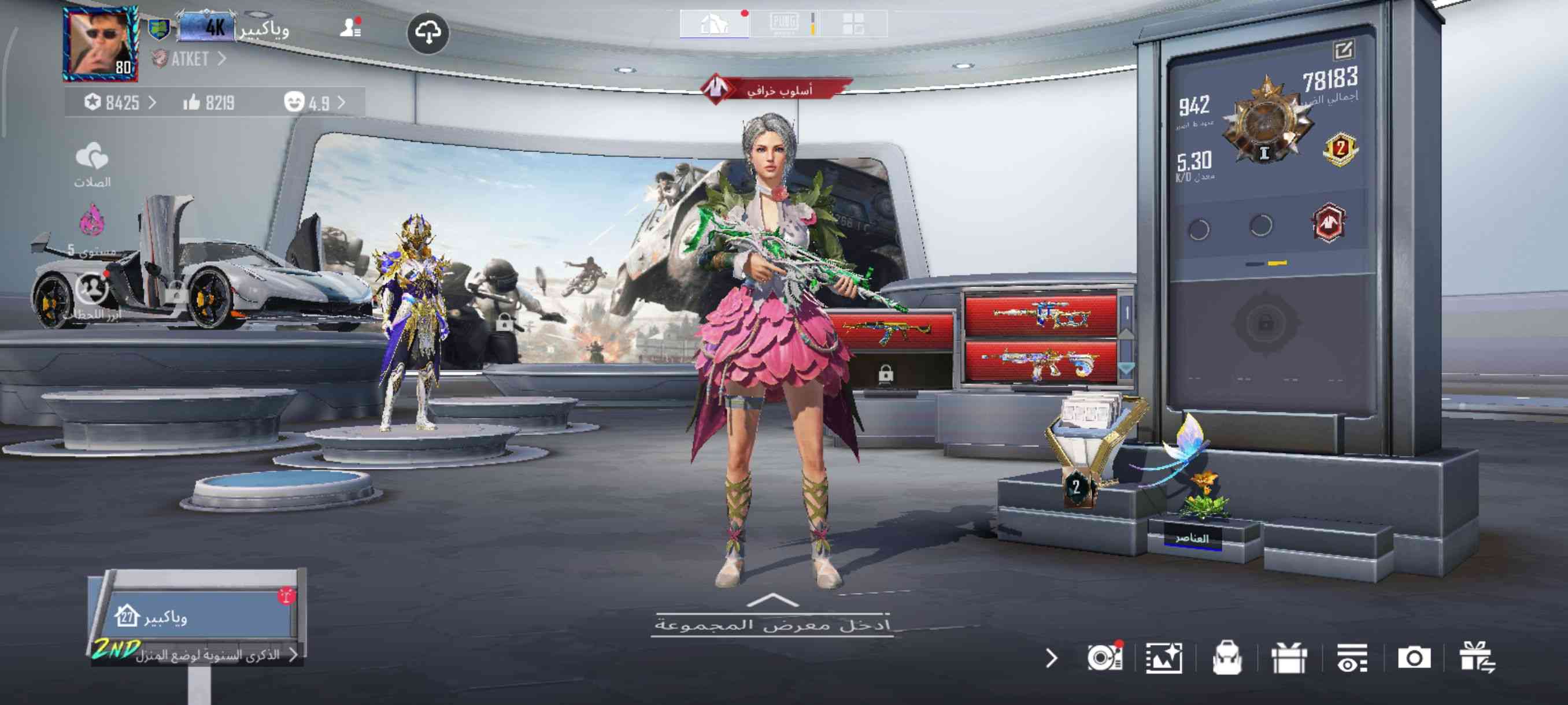Open the sparkle picture frame icon
Screen dimensions: 1568x705
(x=1164, y=658)
